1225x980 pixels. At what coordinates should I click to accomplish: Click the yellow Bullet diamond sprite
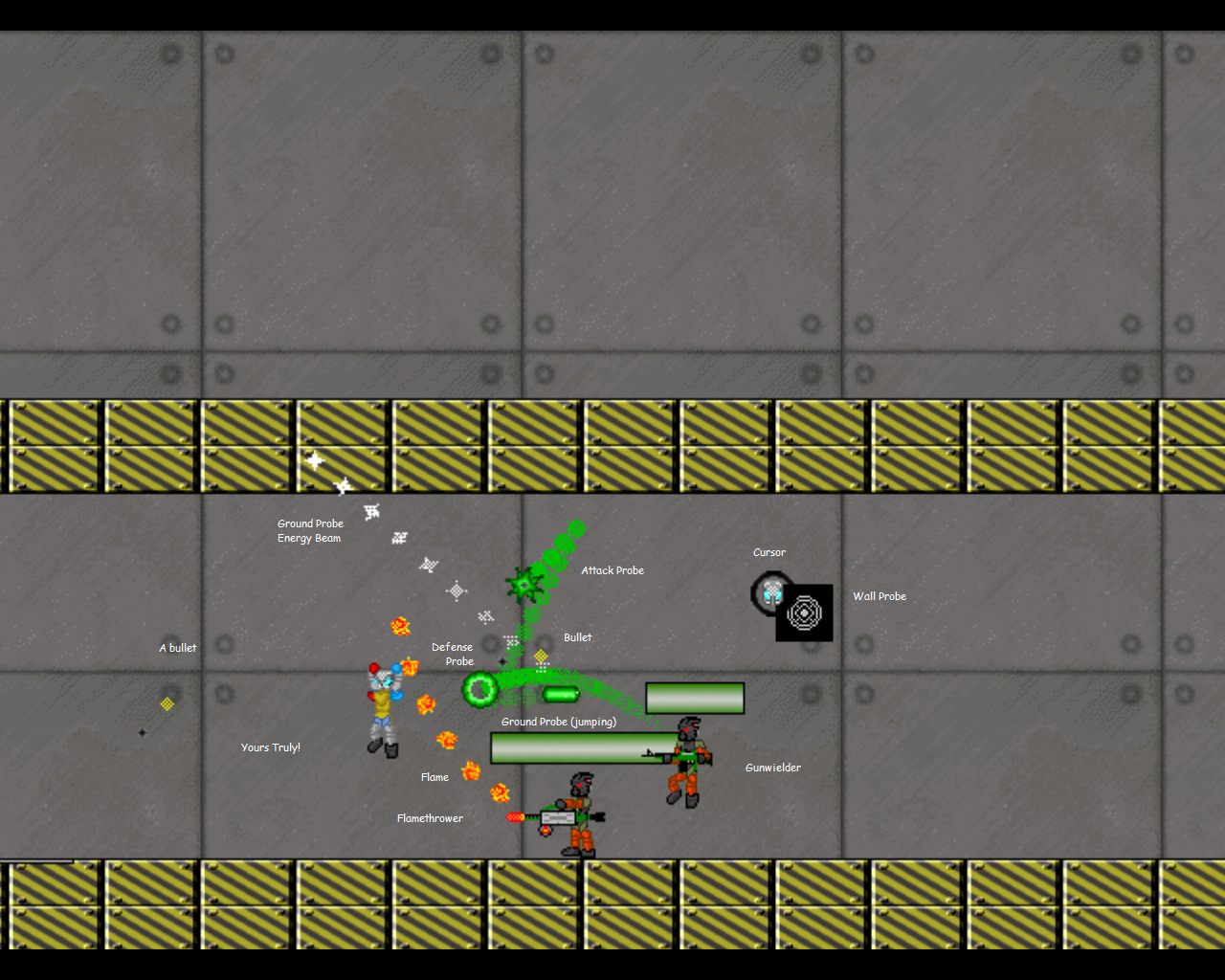(543, 655)
